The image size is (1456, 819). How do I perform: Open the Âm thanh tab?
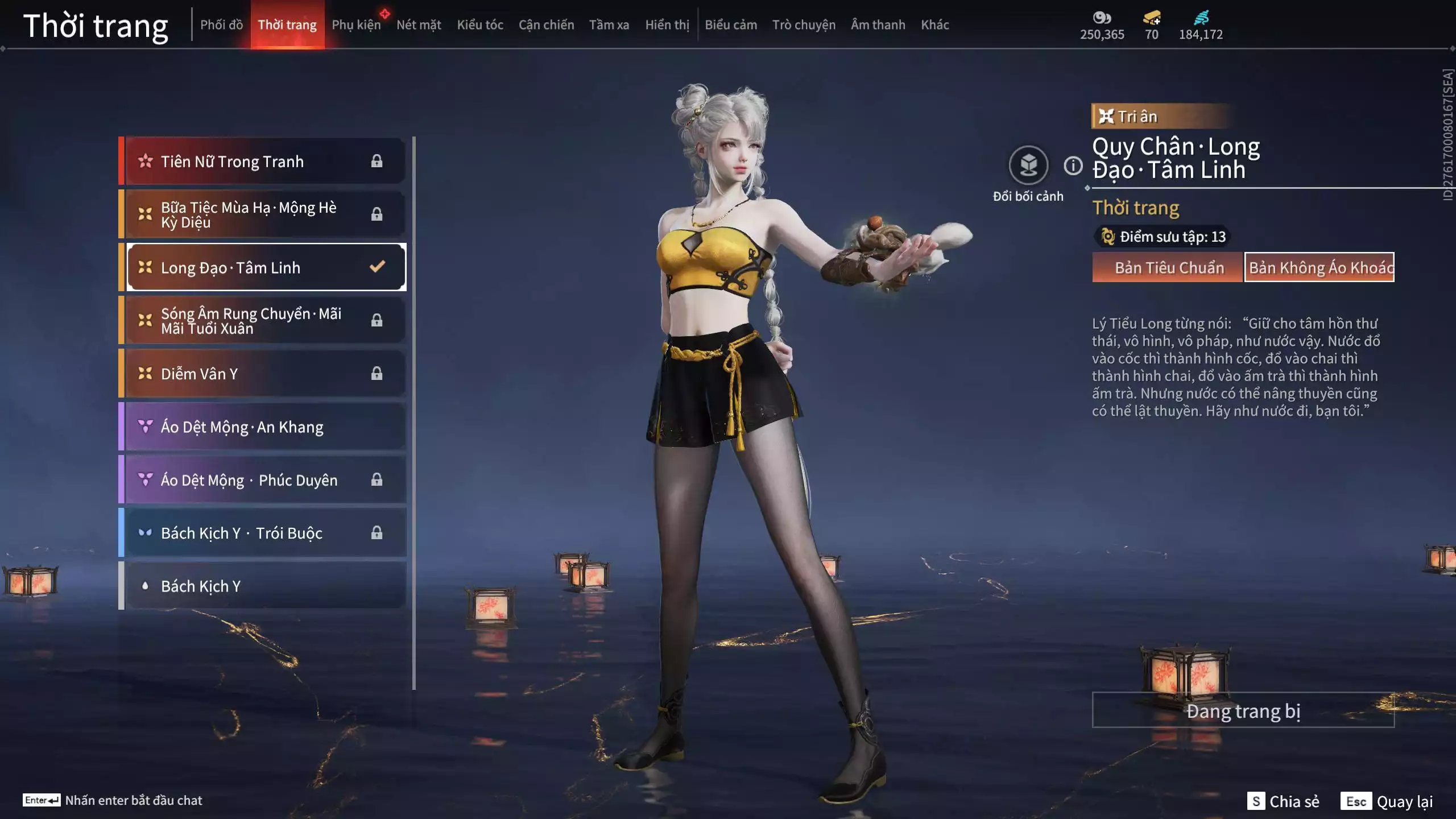878,25
